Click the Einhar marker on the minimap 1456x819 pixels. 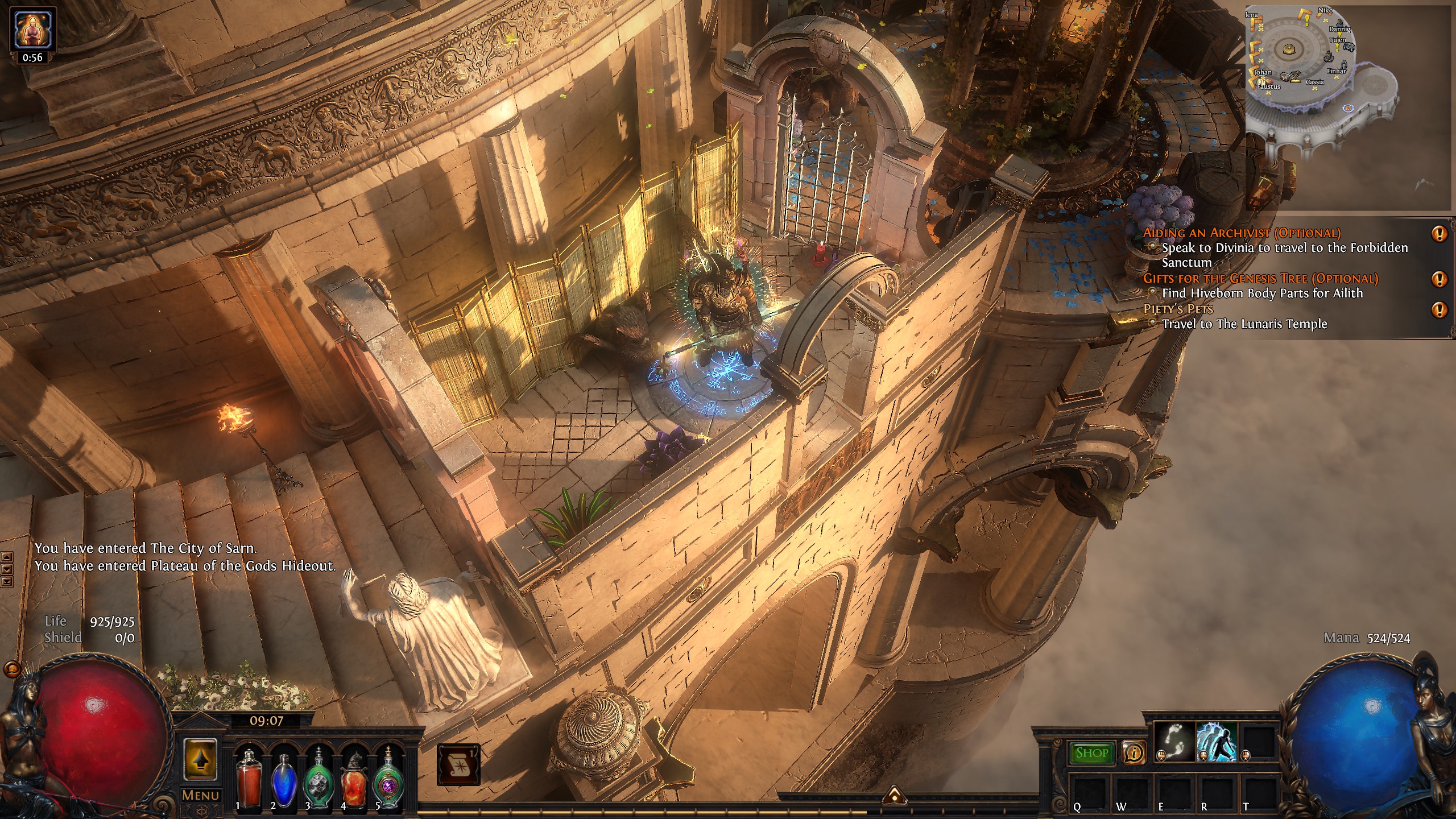pos(1336,72)
